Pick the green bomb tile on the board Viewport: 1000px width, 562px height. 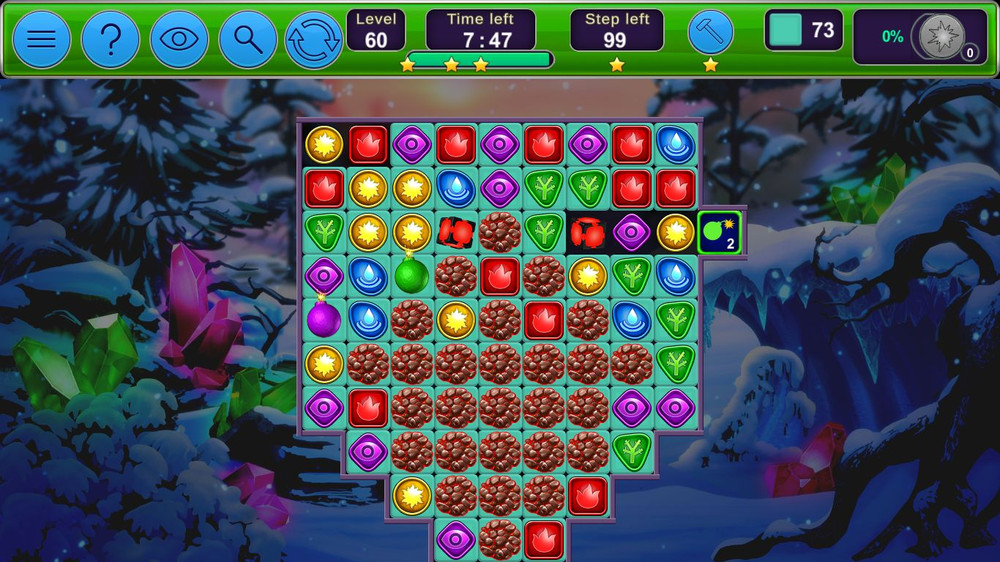click(x=411, y=274)
